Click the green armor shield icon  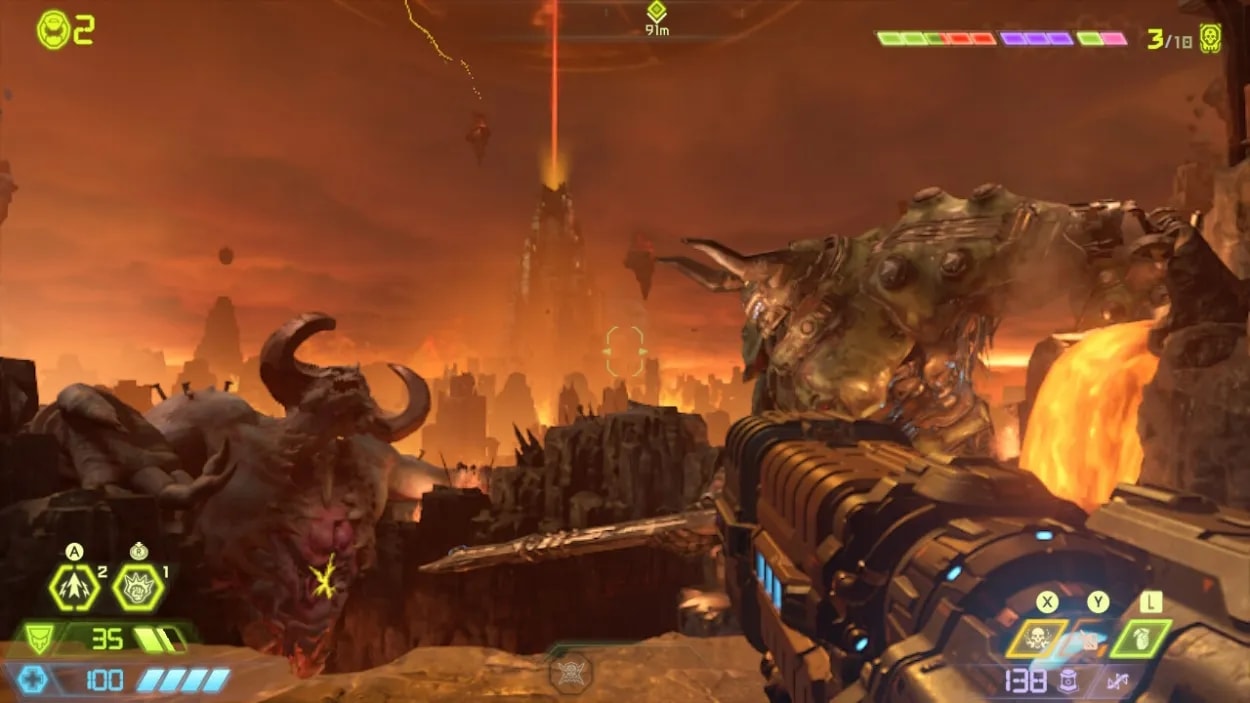pos(37,638)
